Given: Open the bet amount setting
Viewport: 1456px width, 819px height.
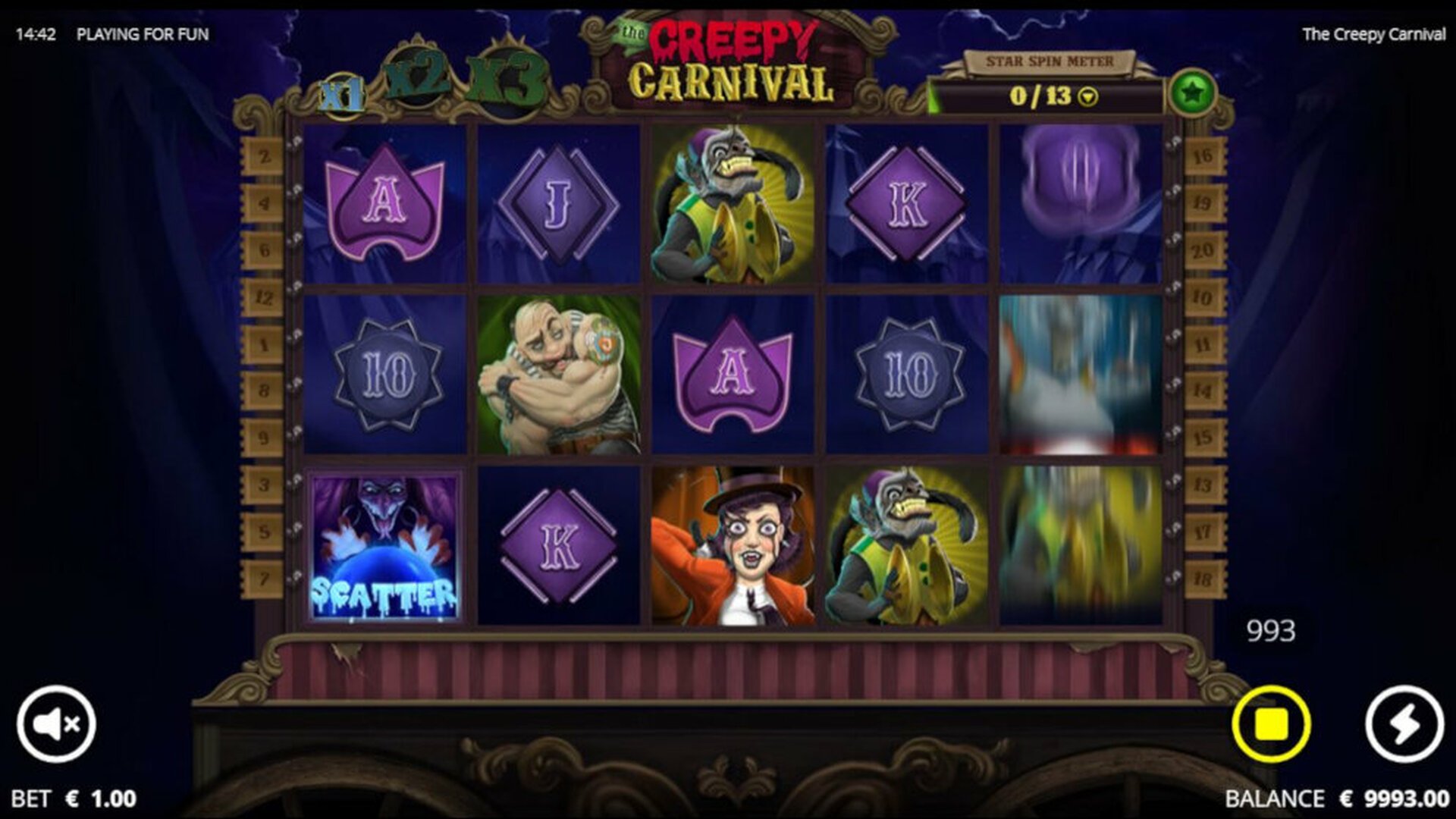Looking at the screenshot, I should (x=74, y=798).
